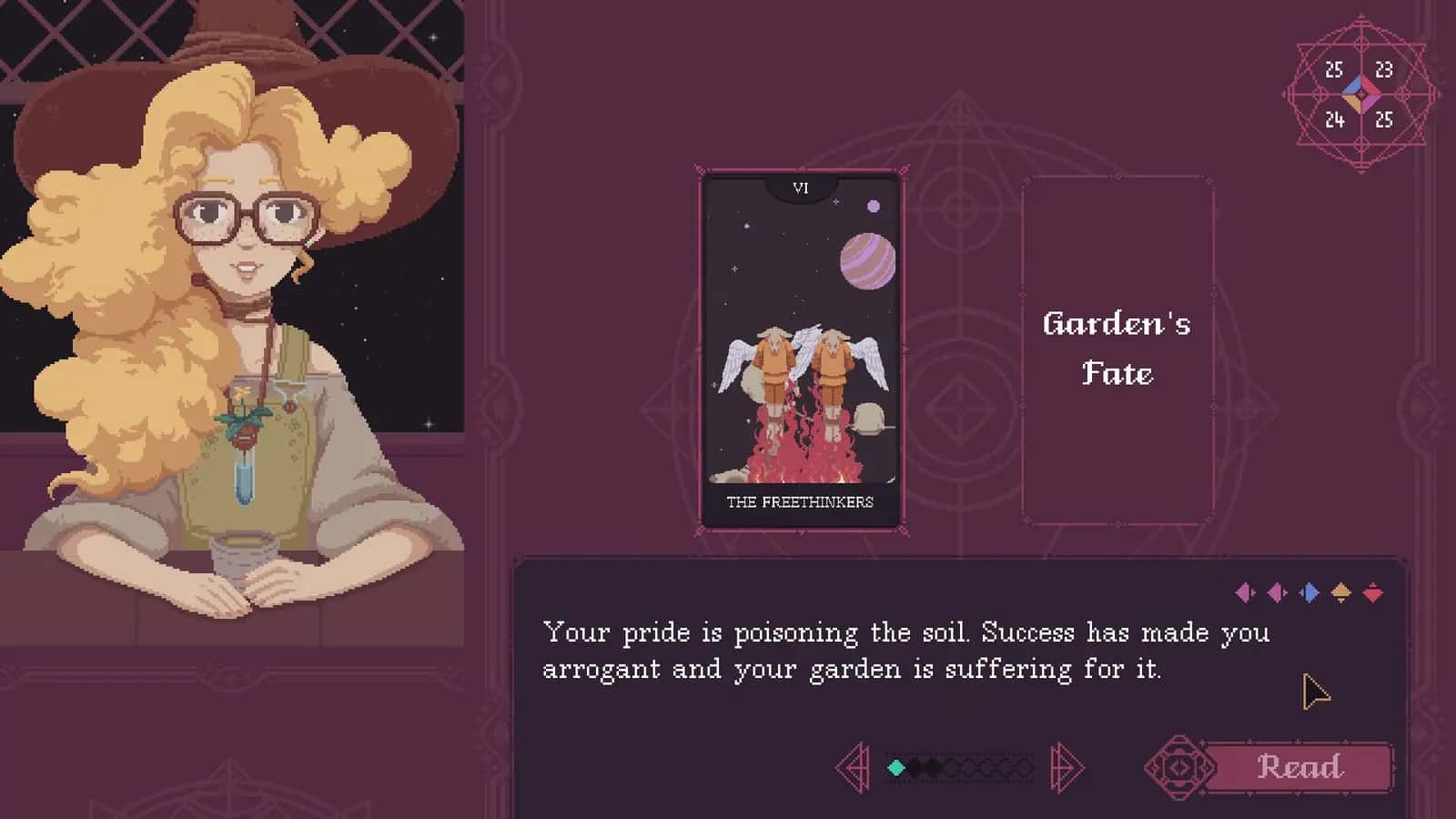Screen dimensions: 1456x819
Task: Select the second dialogue progress dot
Action: [917, 767]
